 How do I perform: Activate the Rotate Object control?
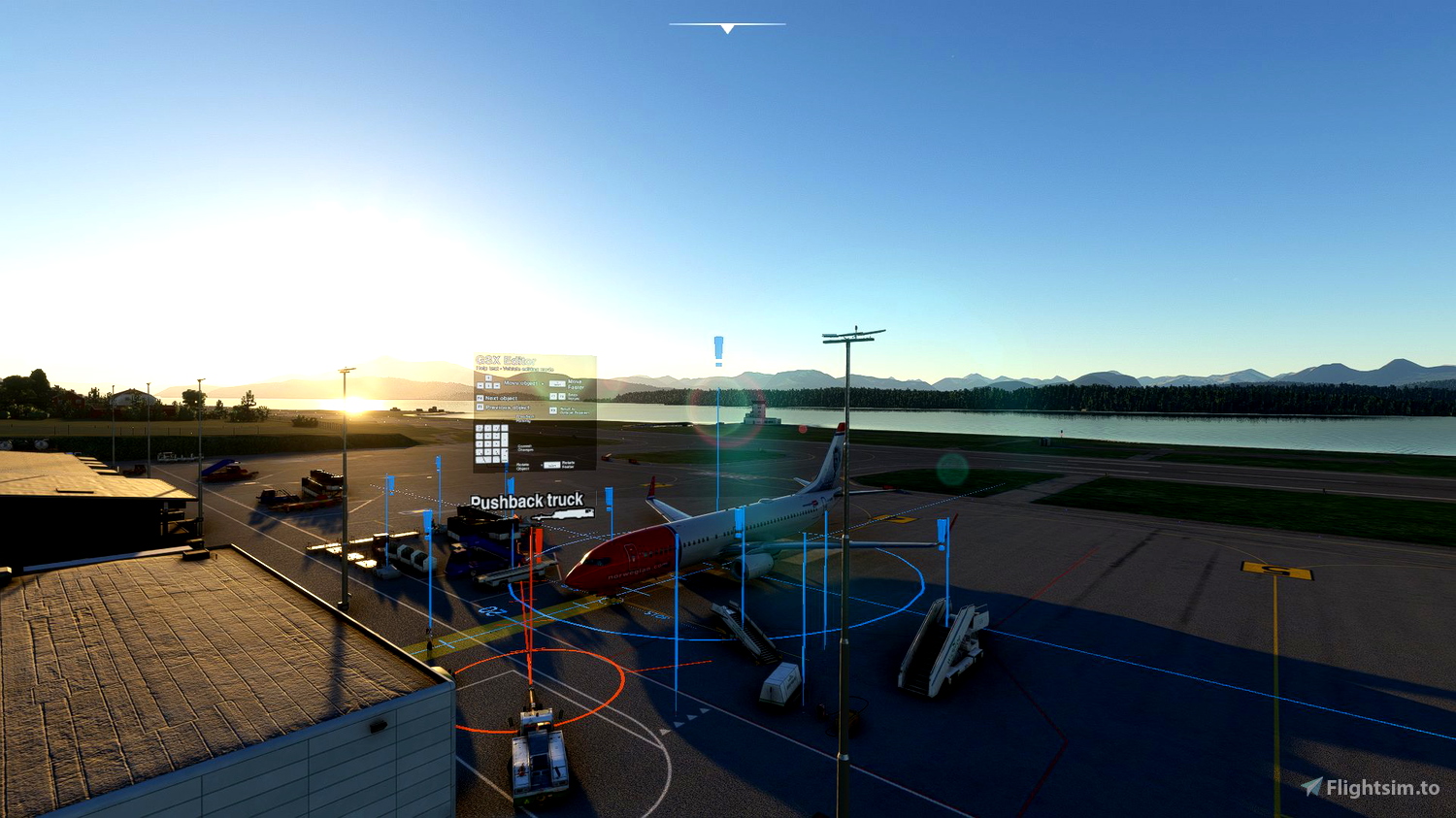(x=522, y=466)
